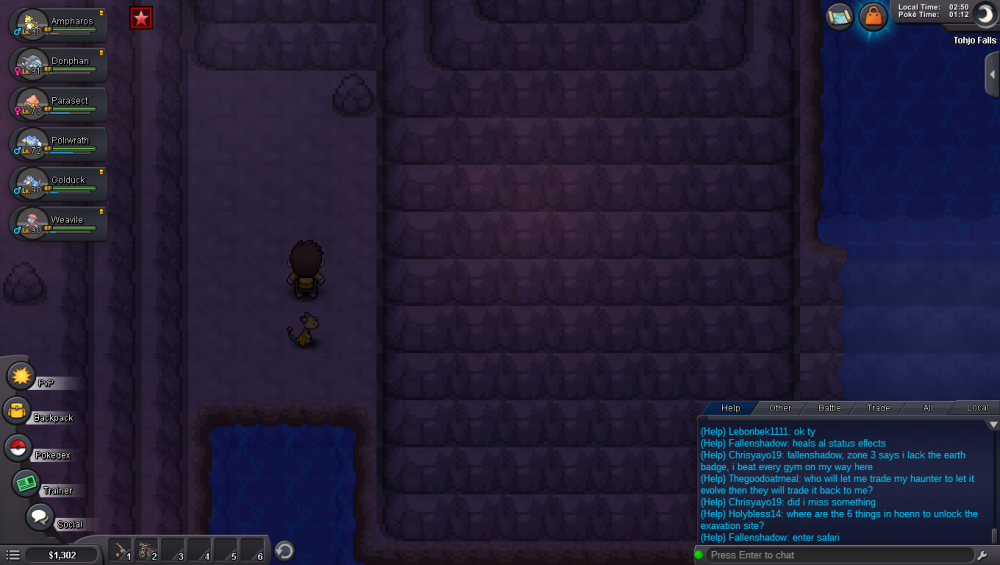The width and height of the screenshot is (1000, 565).
Task: Switch to the Trade chat tab
Action: tap(879, 408)
